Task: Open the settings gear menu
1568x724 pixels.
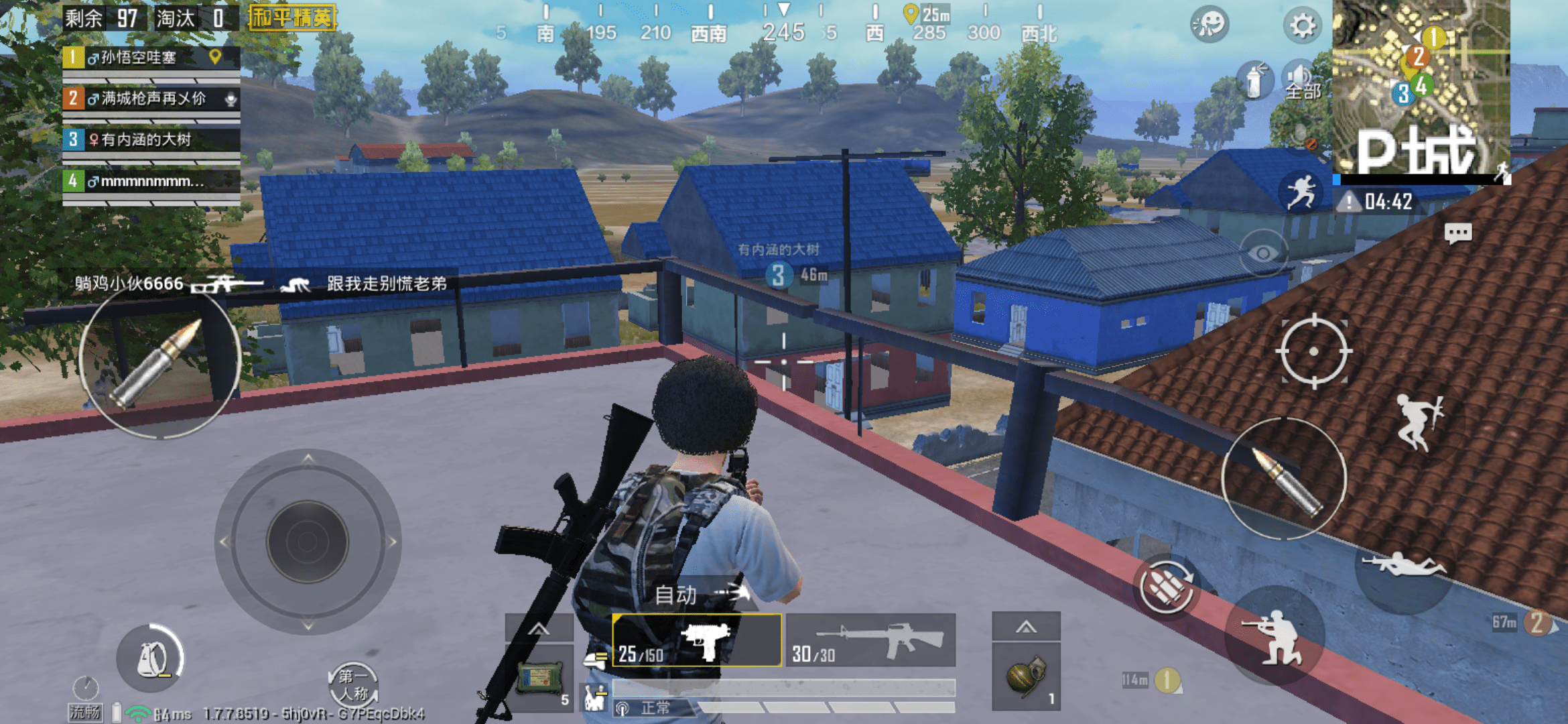Action: coord(1302,25)
